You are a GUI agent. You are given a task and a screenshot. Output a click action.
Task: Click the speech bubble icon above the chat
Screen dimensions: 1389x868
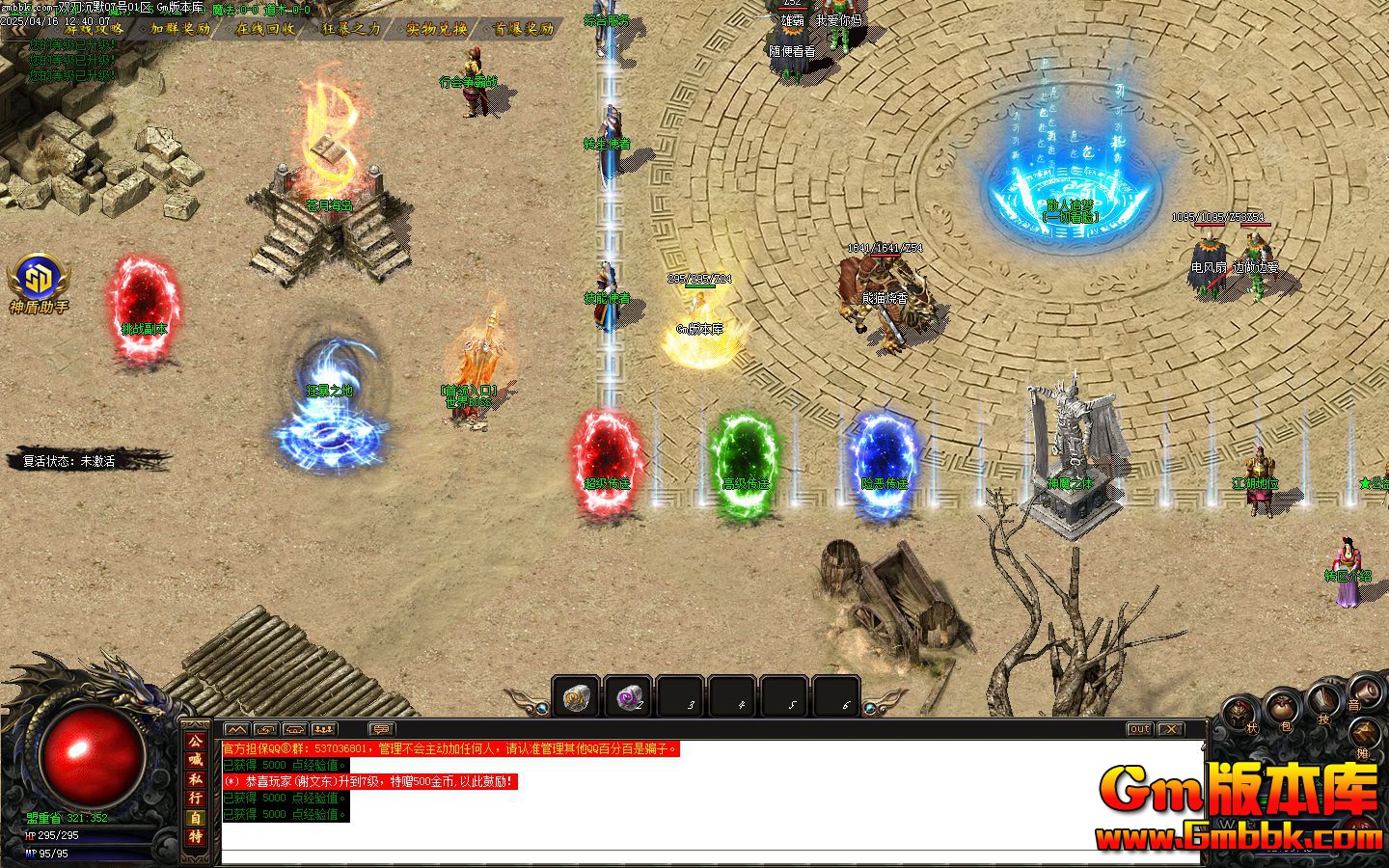382,729
